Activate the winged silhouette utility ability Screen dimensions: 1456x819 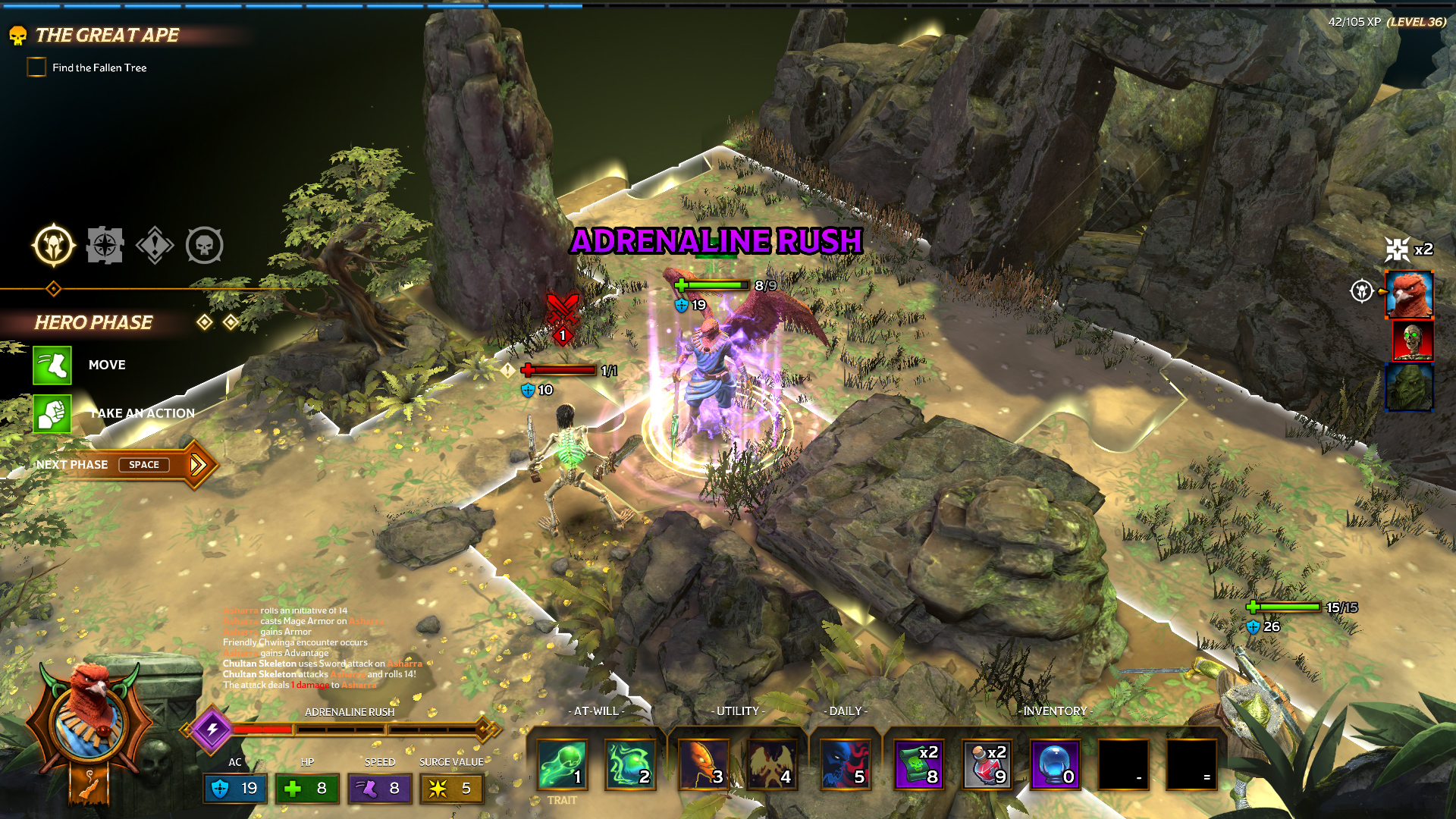770,764
